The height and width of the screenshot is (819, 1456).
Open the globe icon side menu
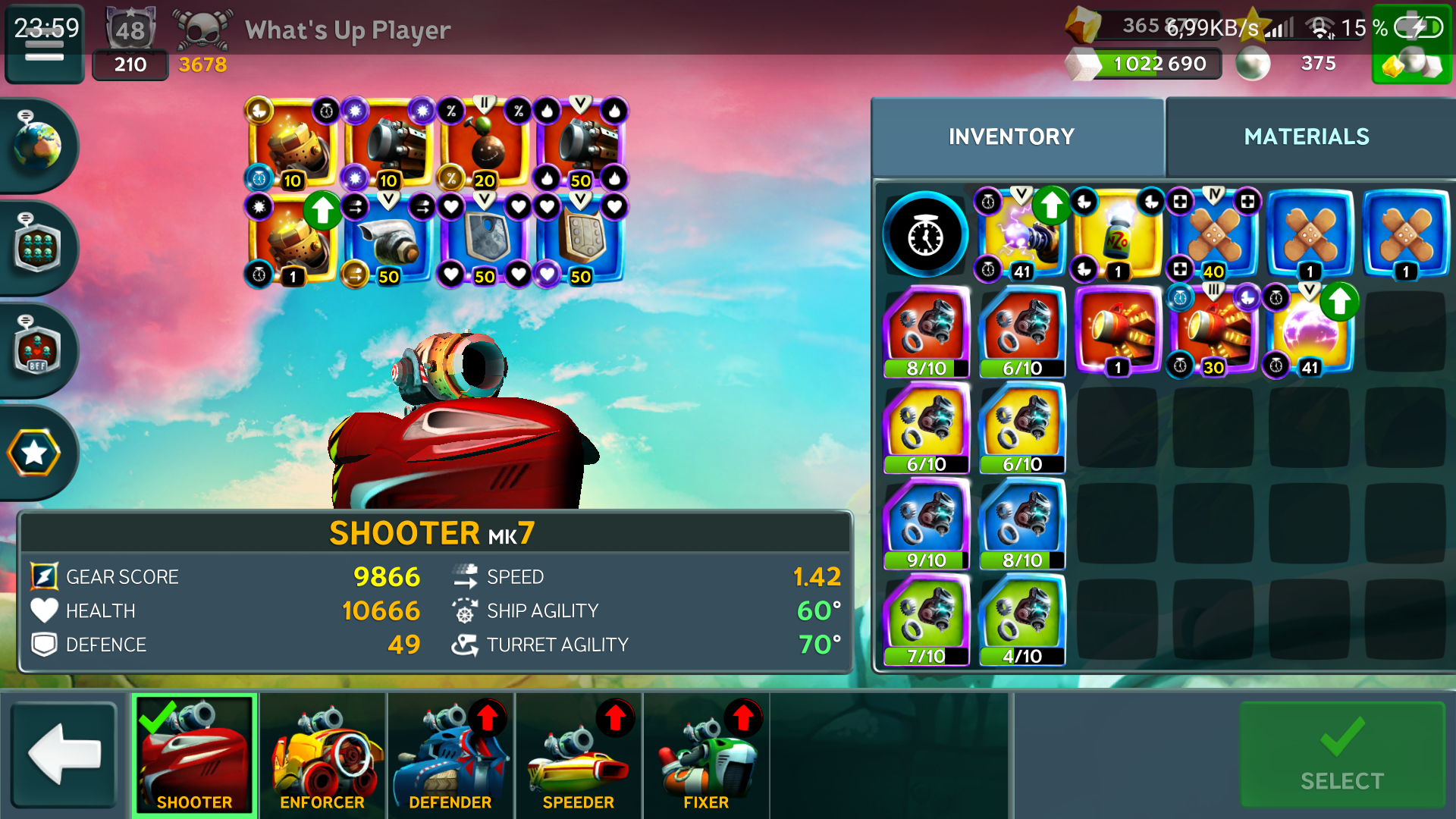(36, 144)
